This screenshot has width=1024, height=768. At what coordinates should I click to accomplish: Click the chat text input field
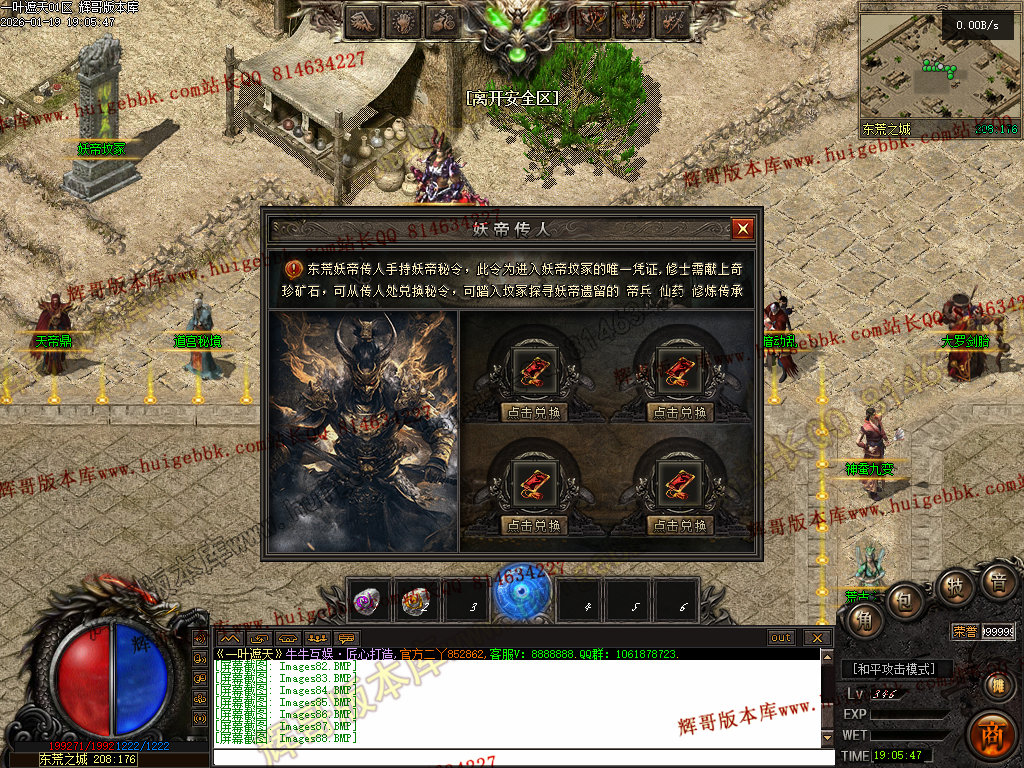[520, 757]
